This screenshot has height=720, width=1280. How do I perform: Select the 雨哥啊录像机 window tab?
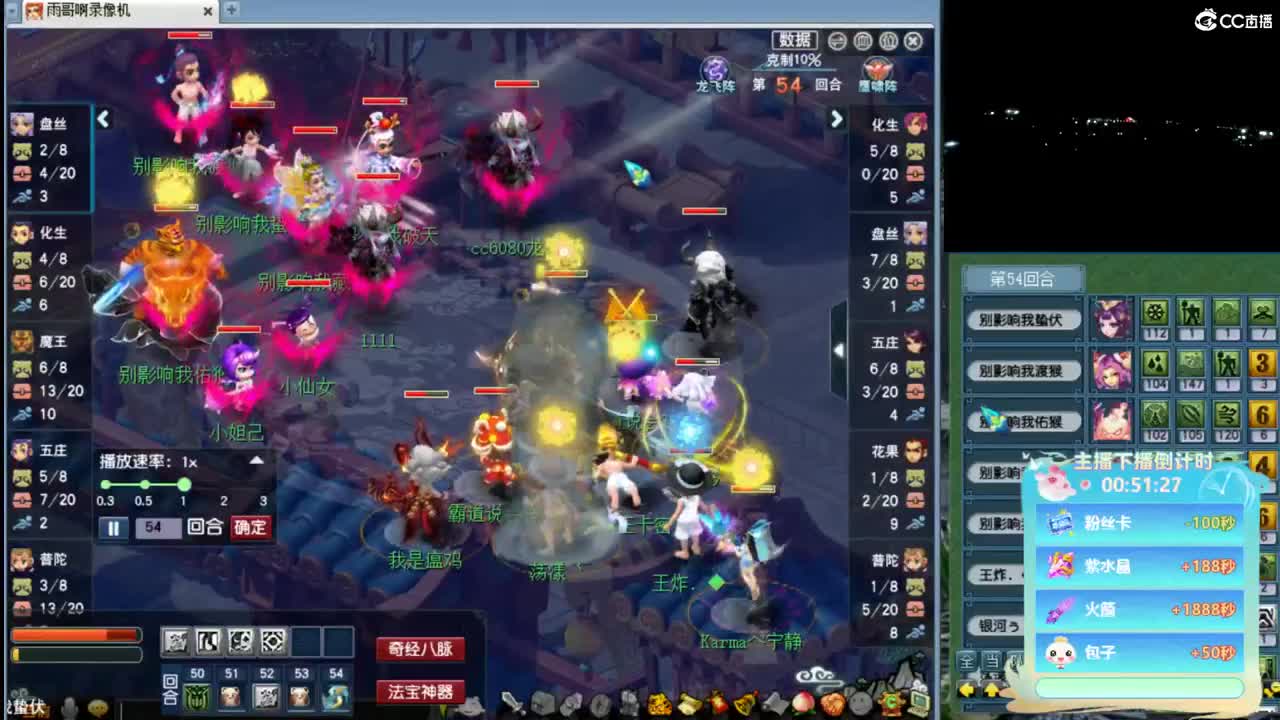pyautogui.click(x=85, y=11)
